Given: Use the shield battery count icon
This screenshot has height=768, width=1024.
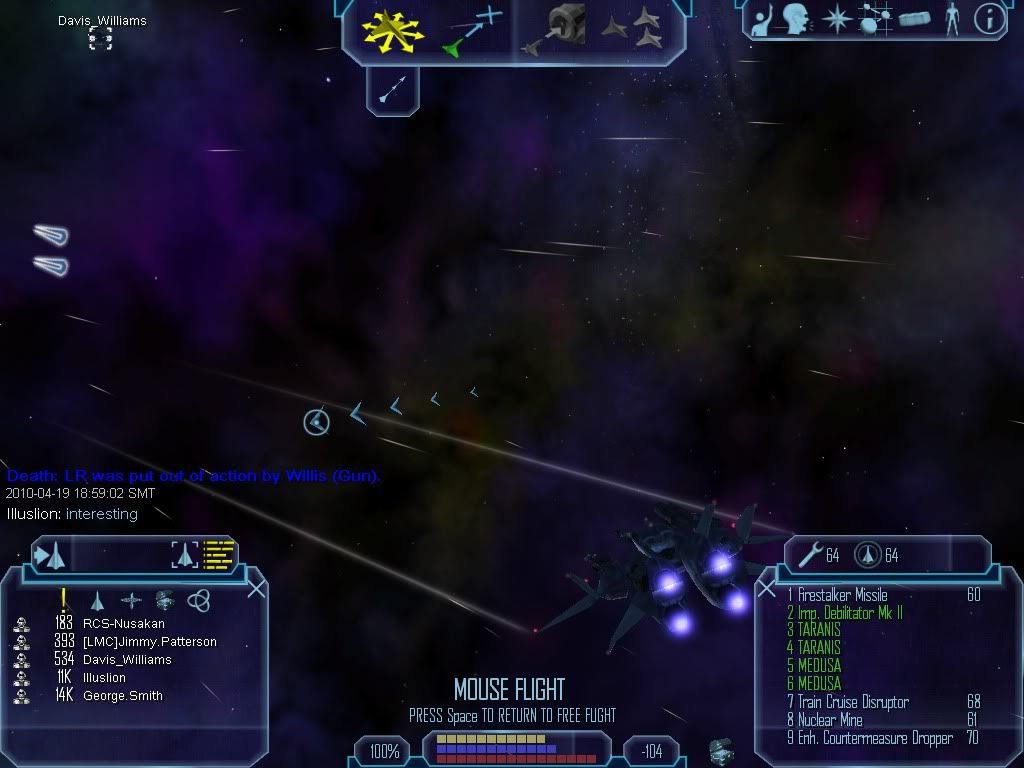Looking at the screenshot, I should pyautogui.click(x=867, y=555).
